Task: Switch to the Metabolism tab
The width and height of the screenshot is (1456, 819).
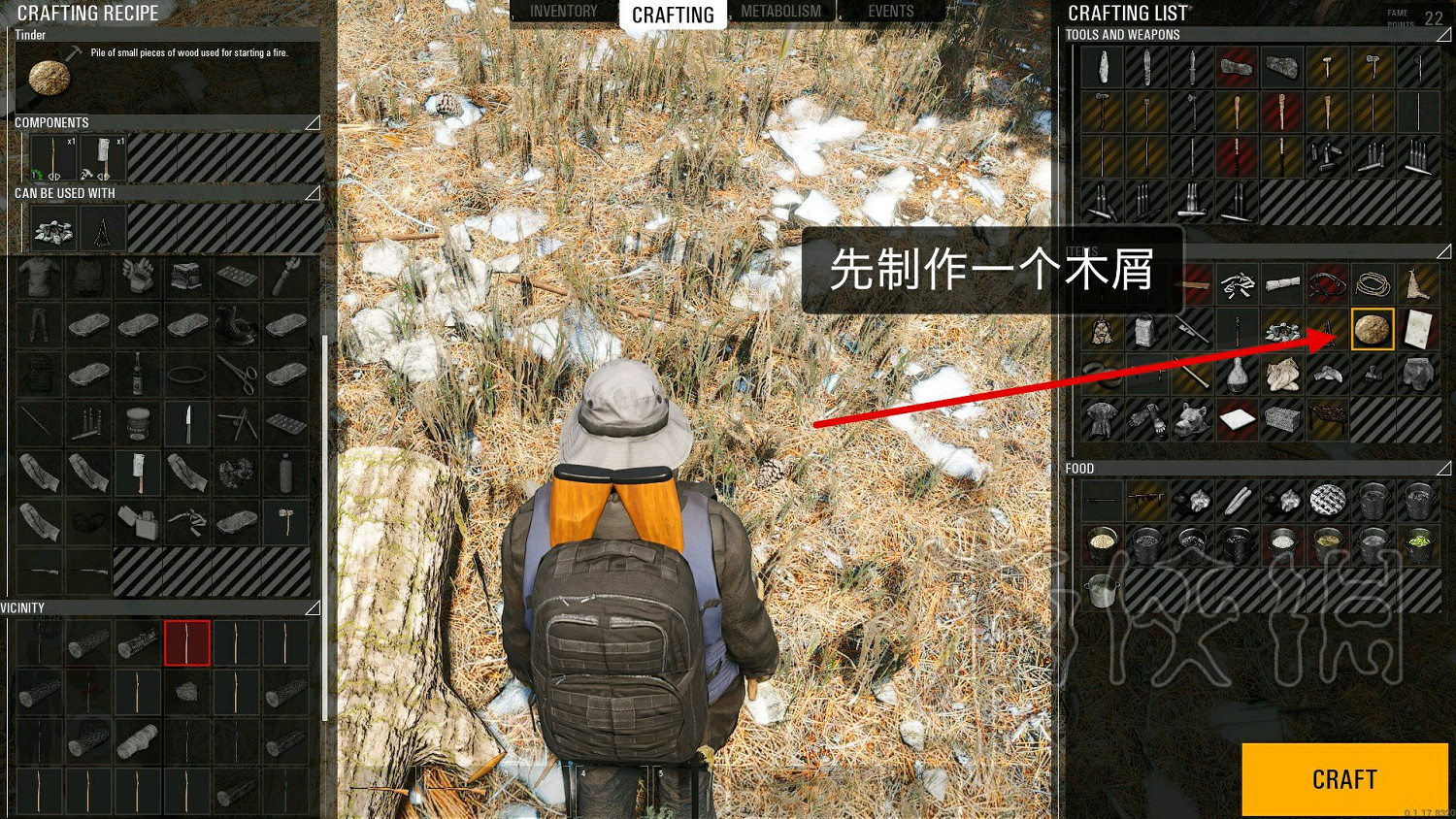Action: coord(780,11)
